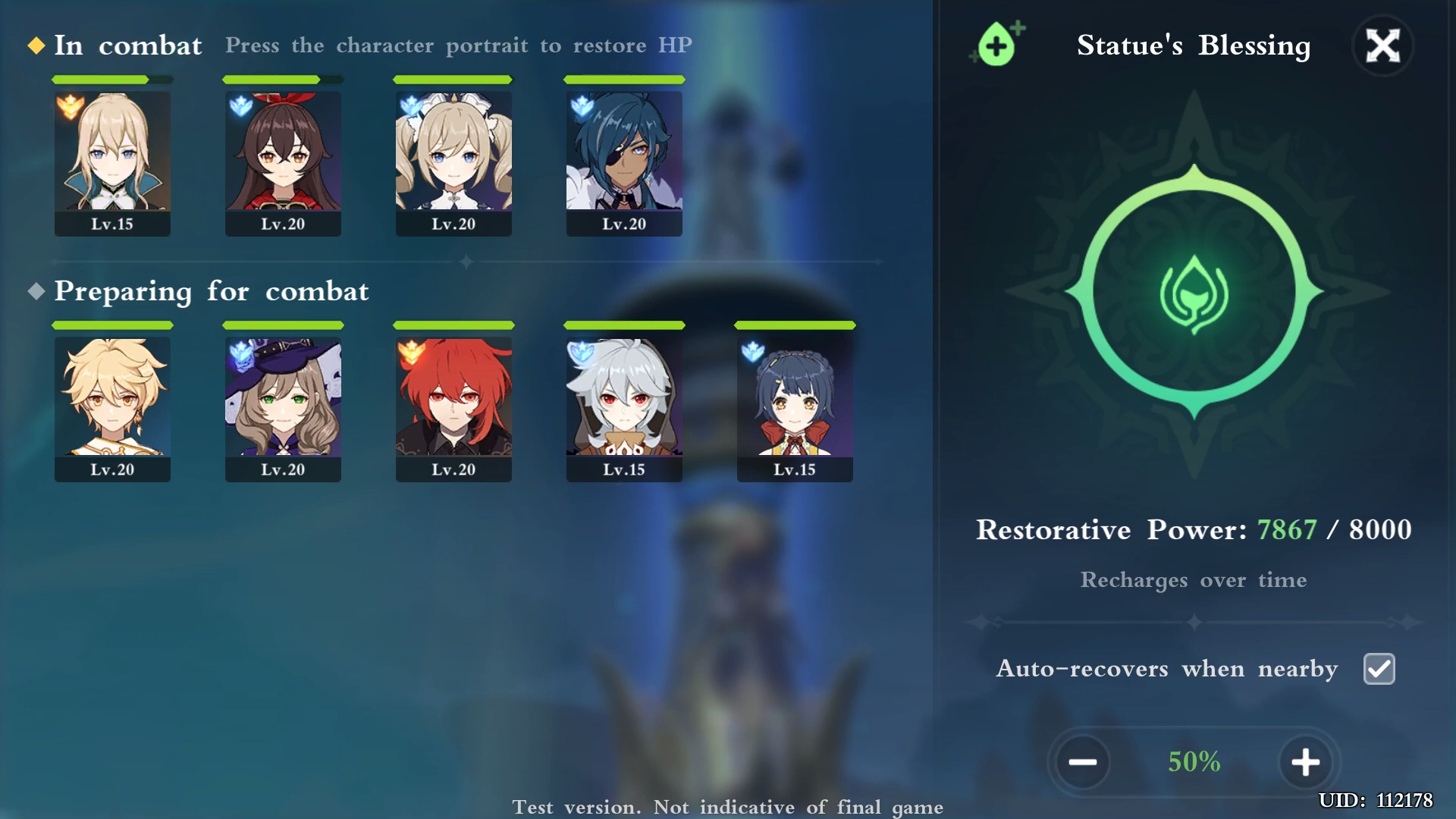
Task: Select the 50% healing amount value
Action: [x=1194, y=762]
